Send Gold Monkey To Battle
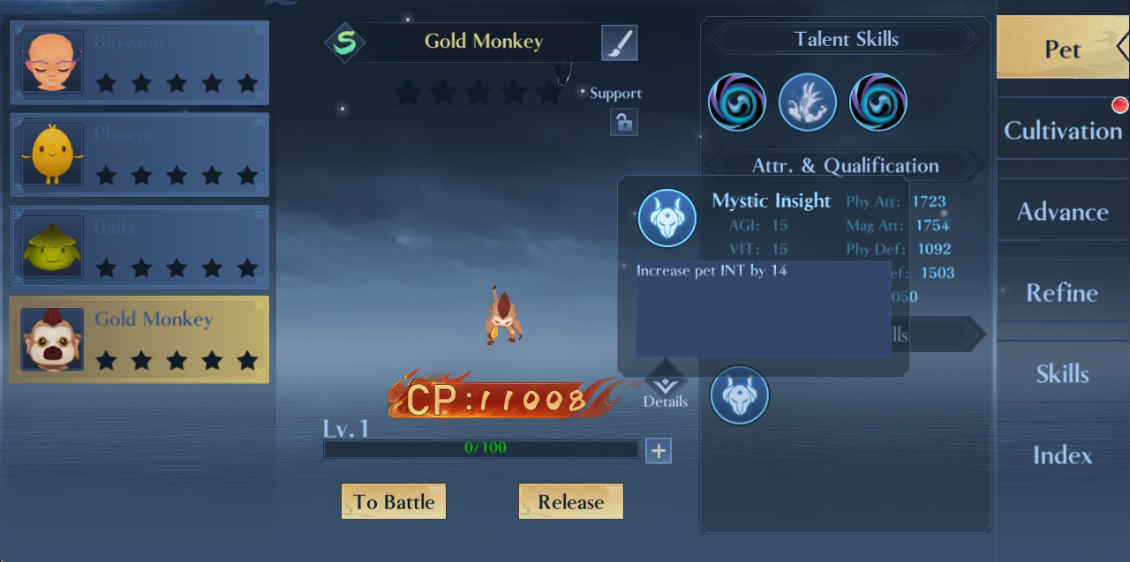 tap(393, 502)
